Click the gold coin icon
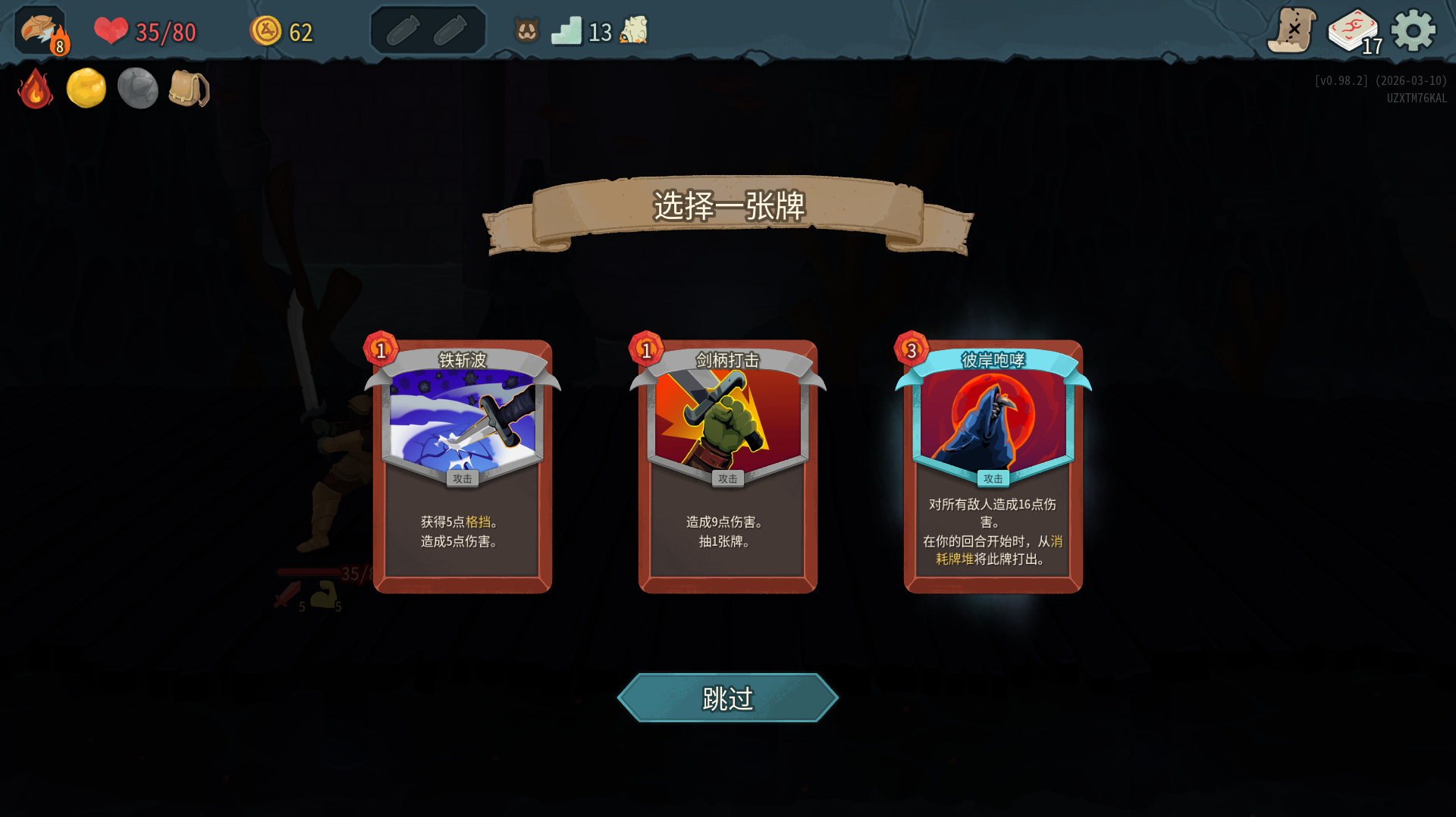The width and height of the screenshot is (1456, 817). point(265,31)
